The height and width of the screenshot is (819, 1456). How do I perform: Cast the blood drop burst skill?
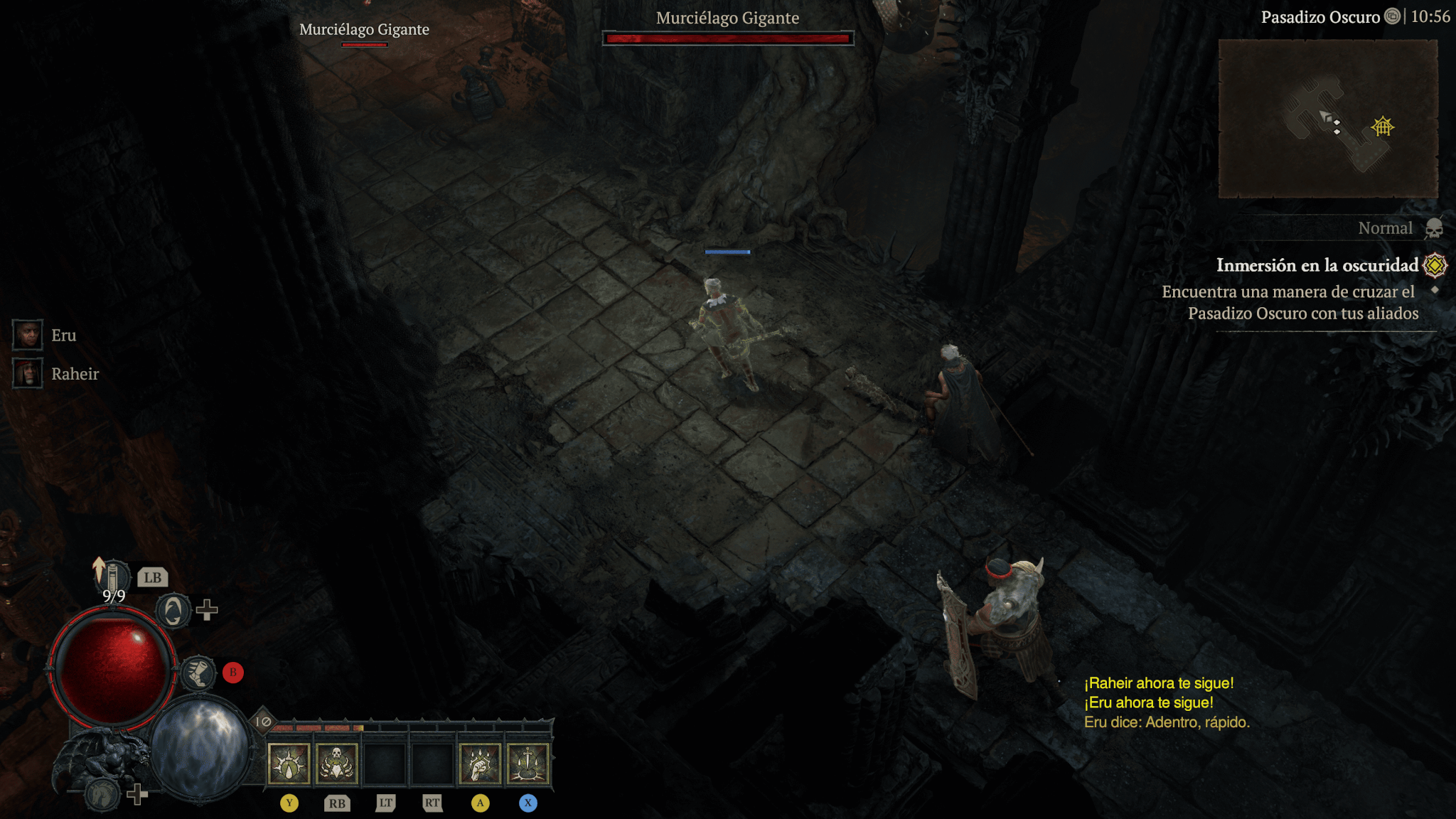pos(289,764)
